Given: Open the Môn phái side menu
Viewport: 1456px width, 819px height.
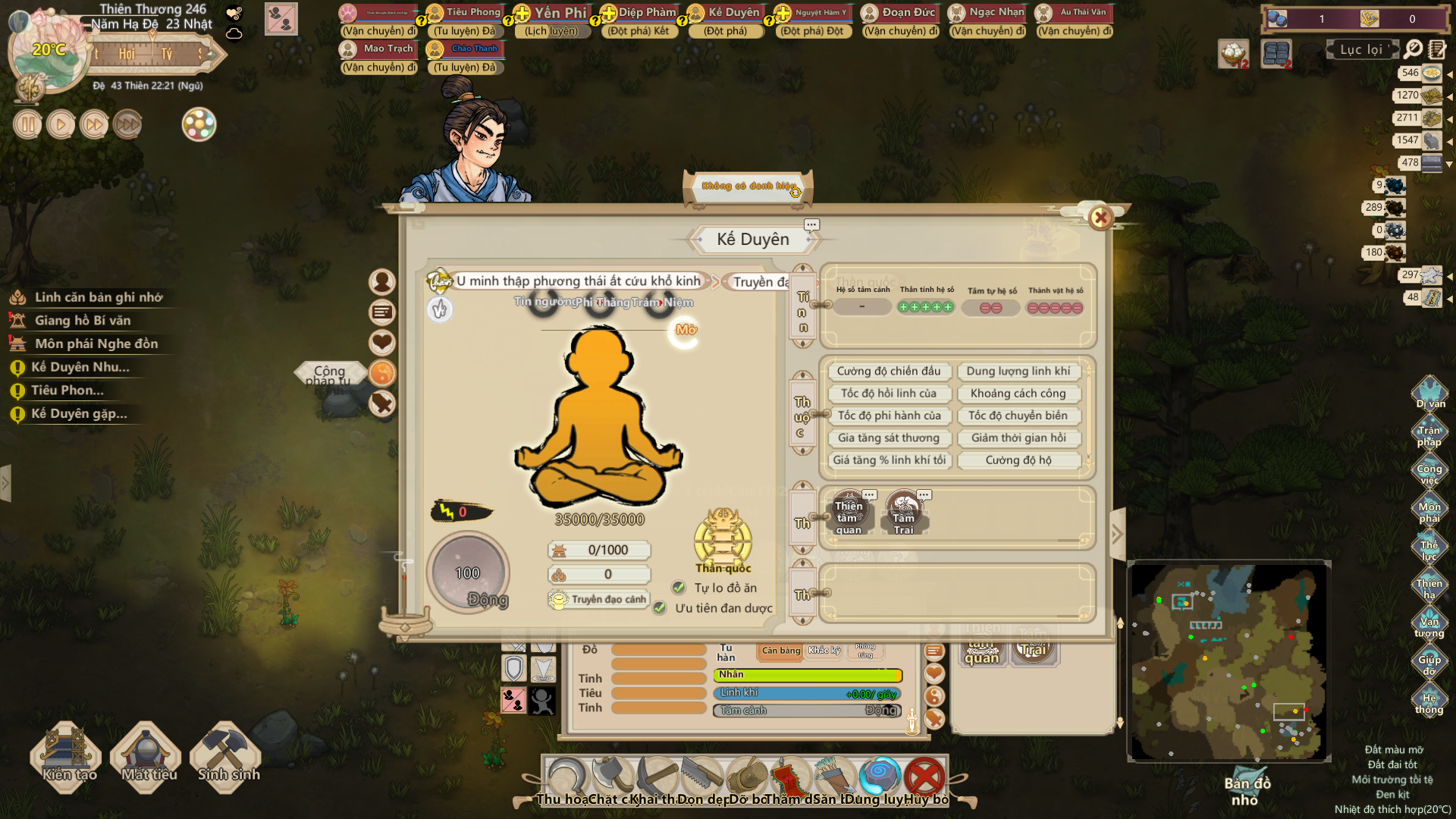Looking at the screenshot, I should (1429, 510).
